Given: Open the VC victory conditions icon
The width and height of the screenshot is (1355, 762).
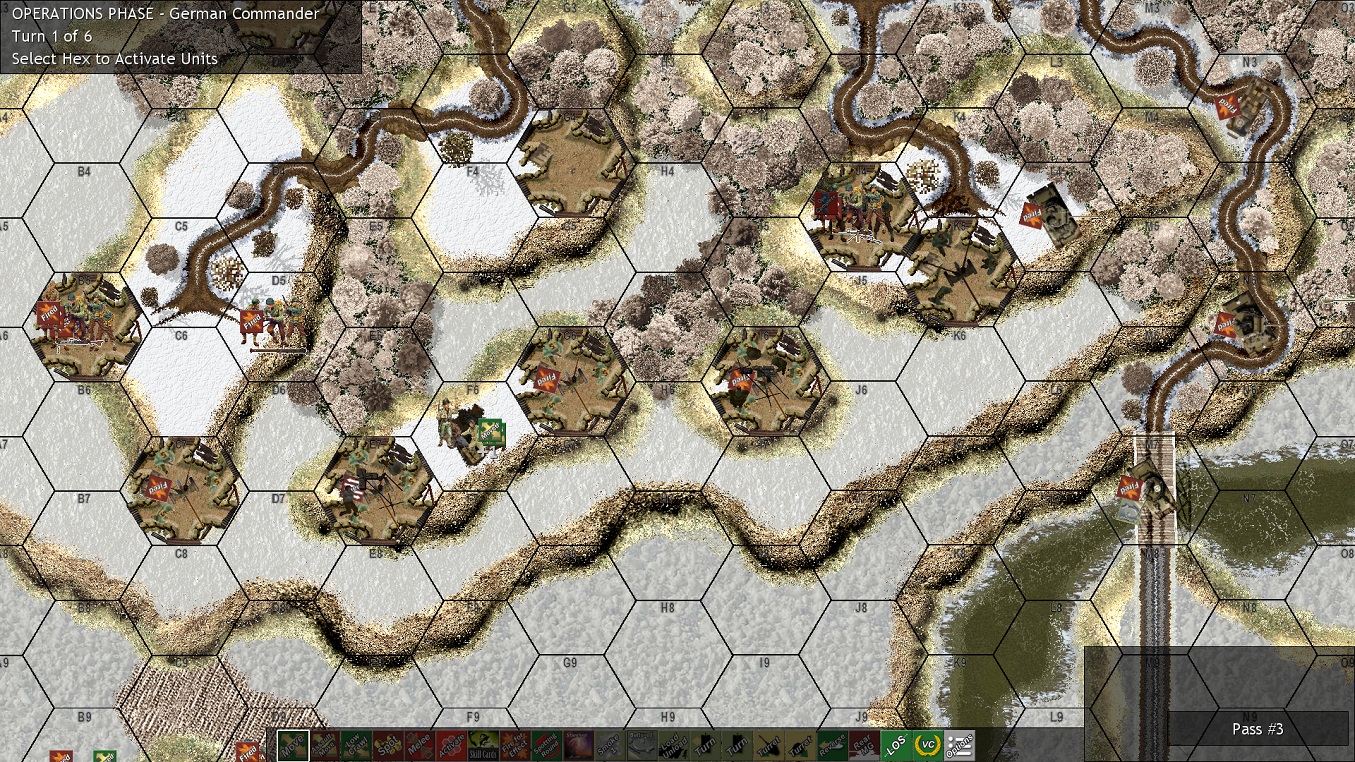Looking at the screenshot, I should point(927,745).
